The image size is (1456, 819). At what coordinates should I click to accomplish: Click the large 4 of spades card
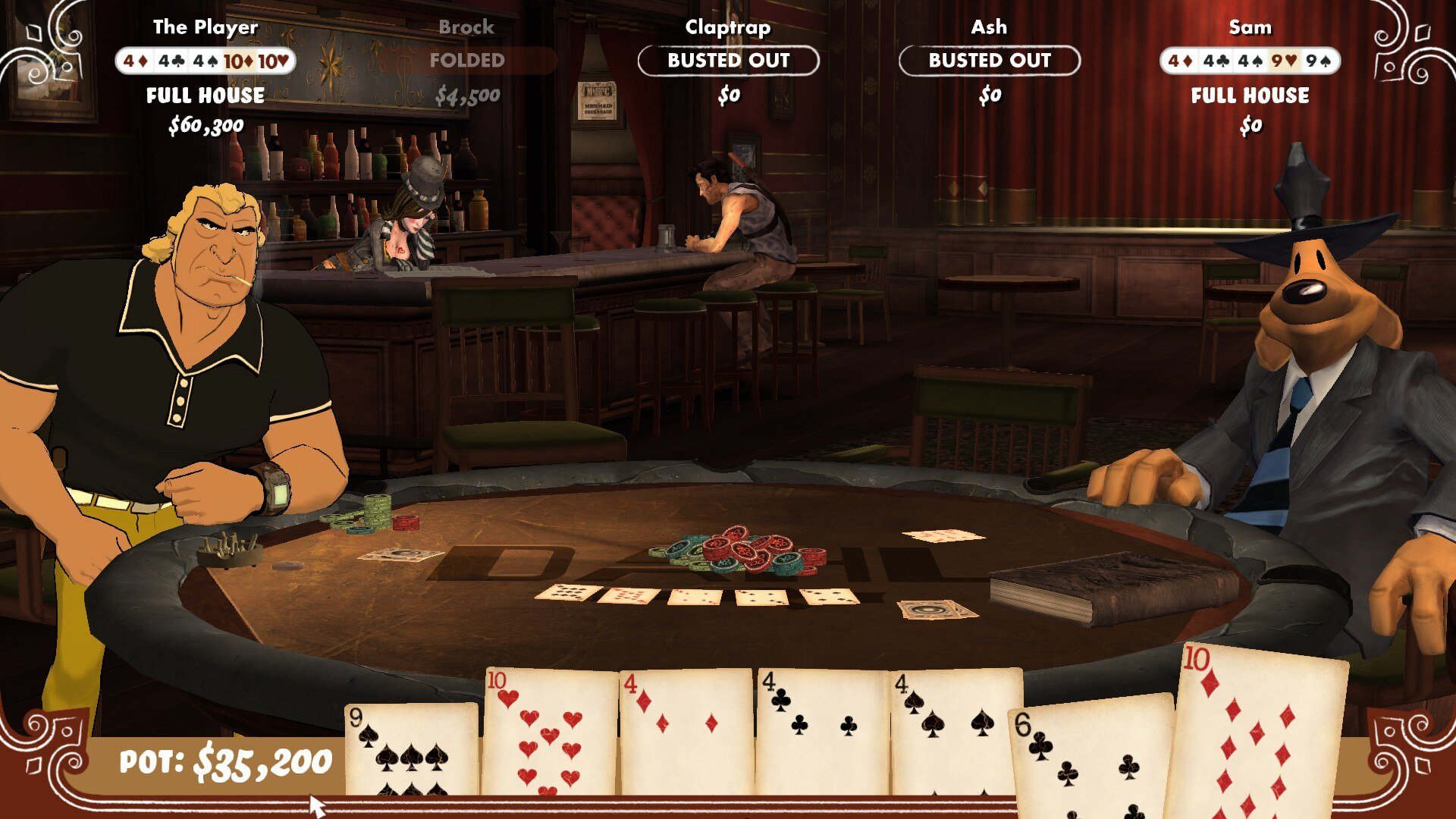pos(955,732)
